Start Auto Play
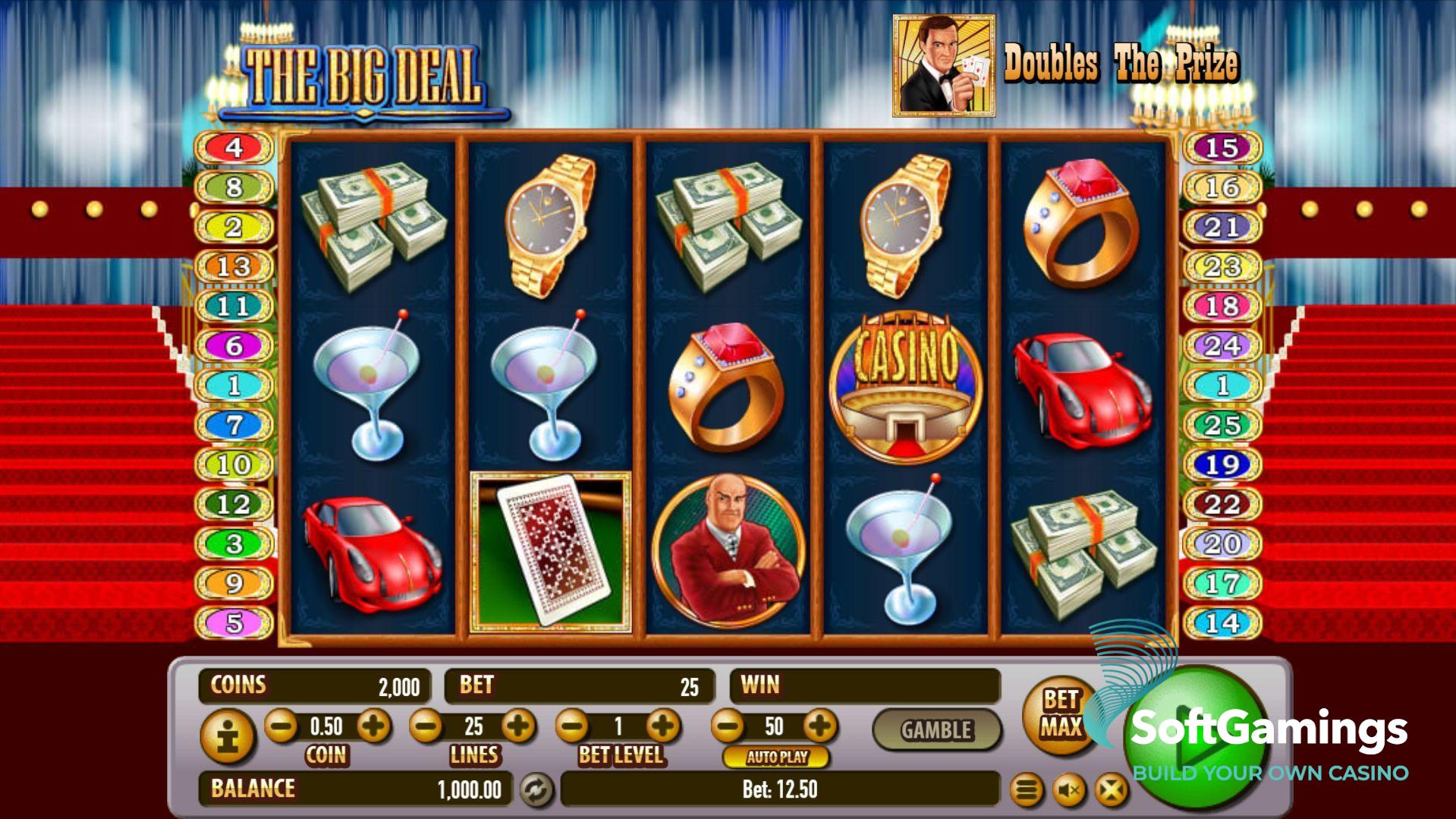This screenshot has width=1456, height=819. (776, 757)
